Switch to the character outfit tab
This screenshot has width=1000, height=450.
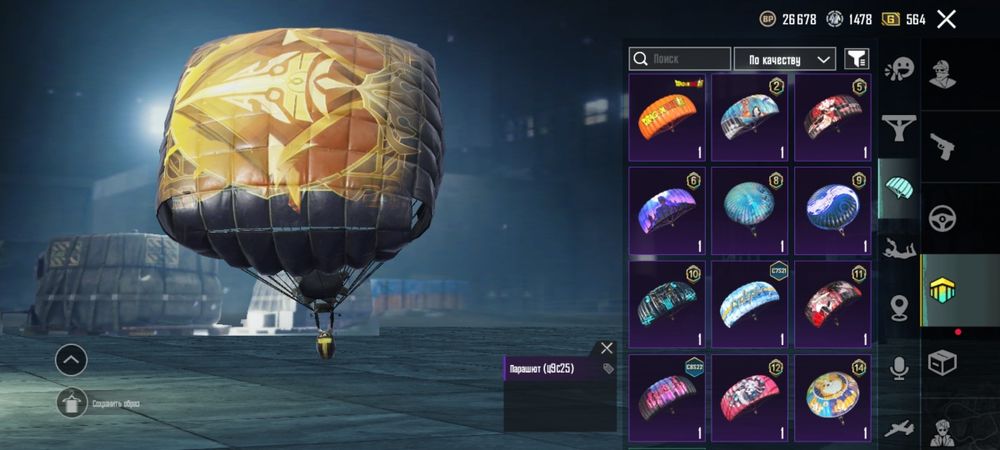point(942,75)
